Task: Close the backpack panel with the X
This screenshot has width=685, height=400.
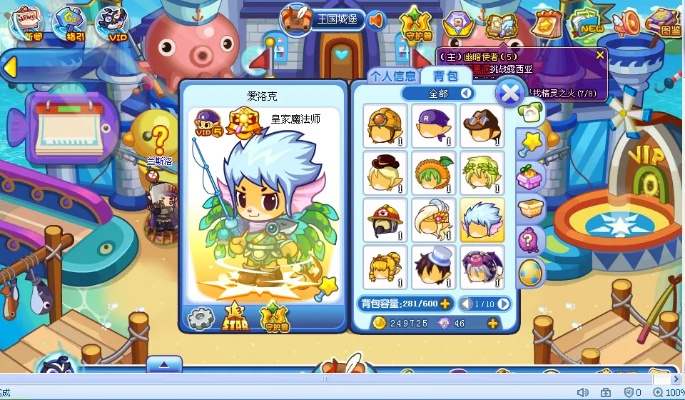Action: (509, 93)
